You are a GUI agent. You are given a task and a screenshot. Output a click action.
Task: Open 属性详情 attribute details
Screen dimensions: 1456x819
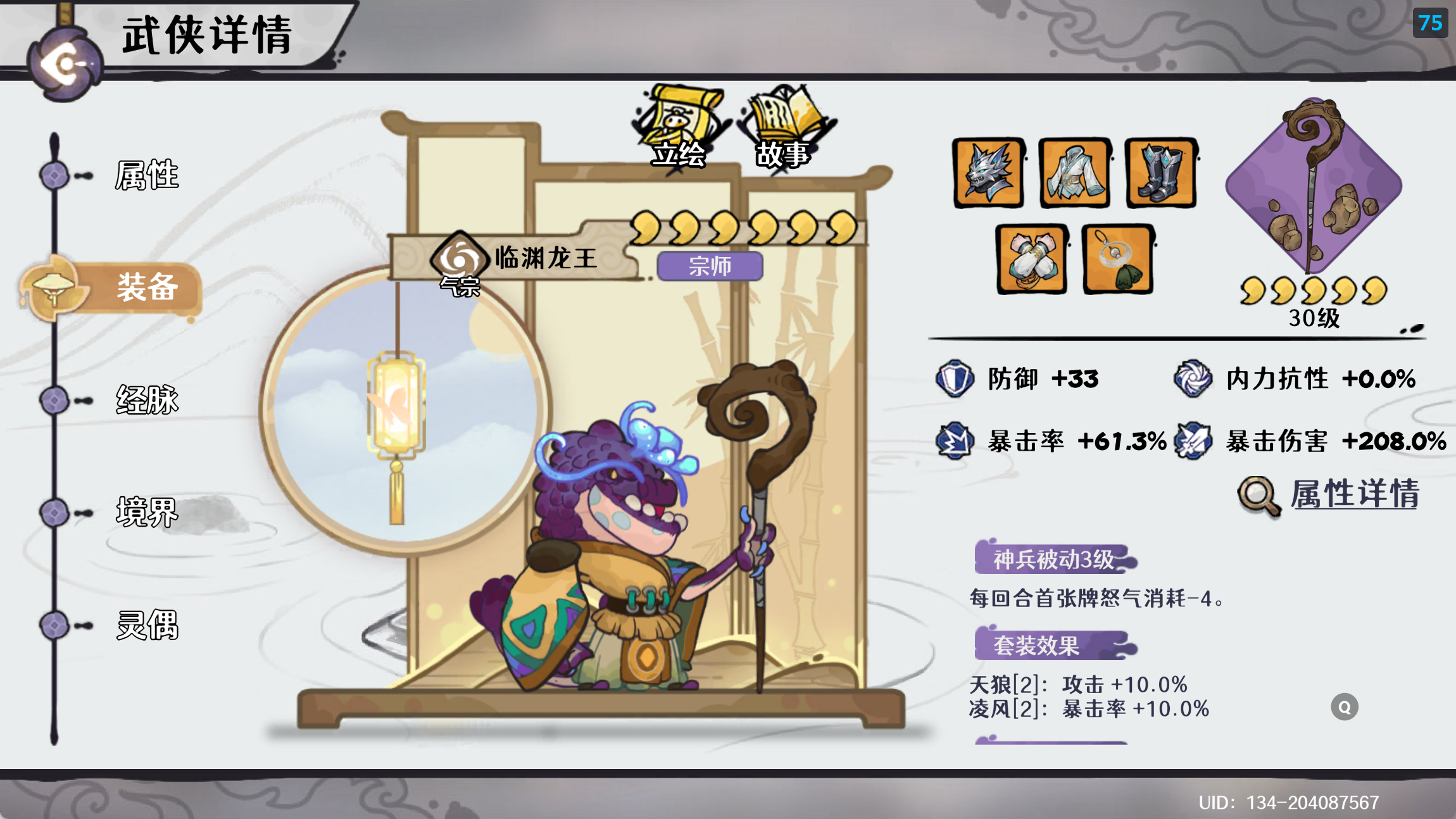coord(1353,494)
